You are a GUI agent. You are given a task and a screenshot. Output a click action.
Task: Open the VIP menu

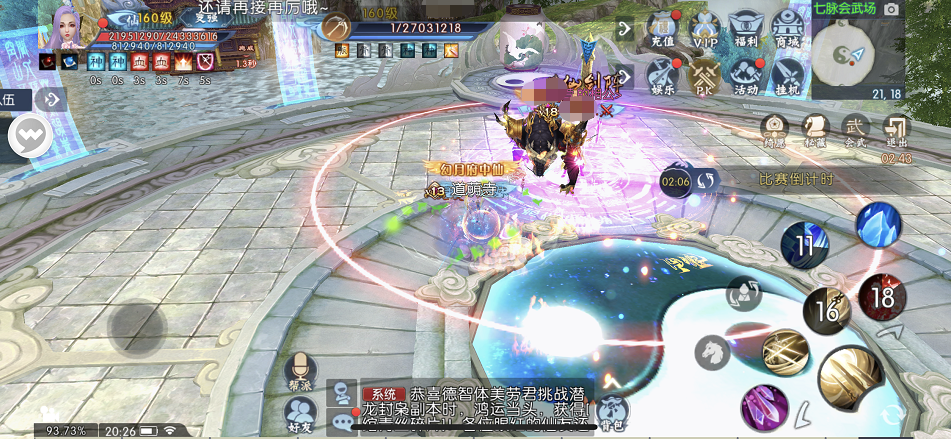(706, 30)
